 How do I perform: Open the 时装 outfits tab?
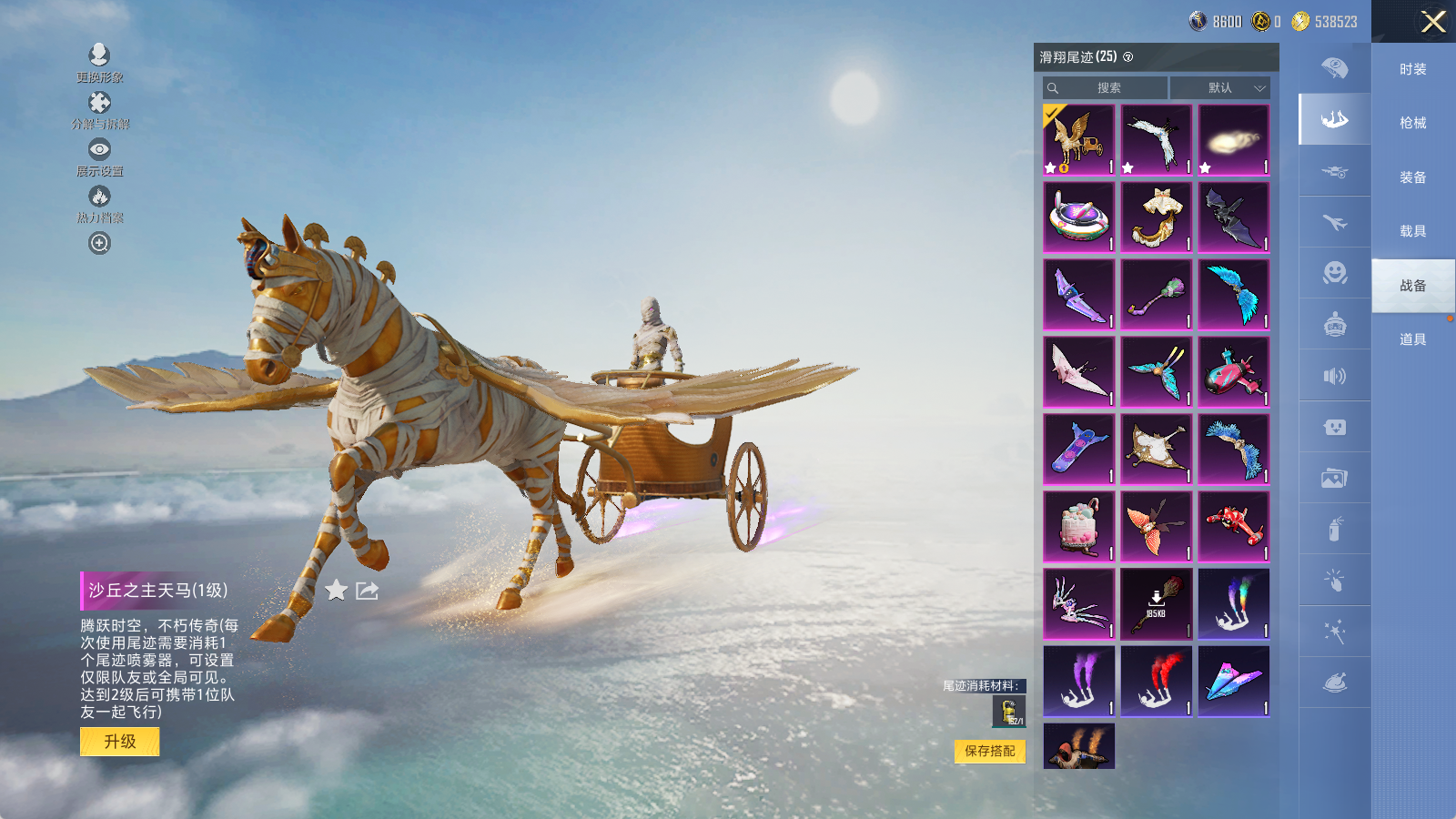click(1413, 69)
